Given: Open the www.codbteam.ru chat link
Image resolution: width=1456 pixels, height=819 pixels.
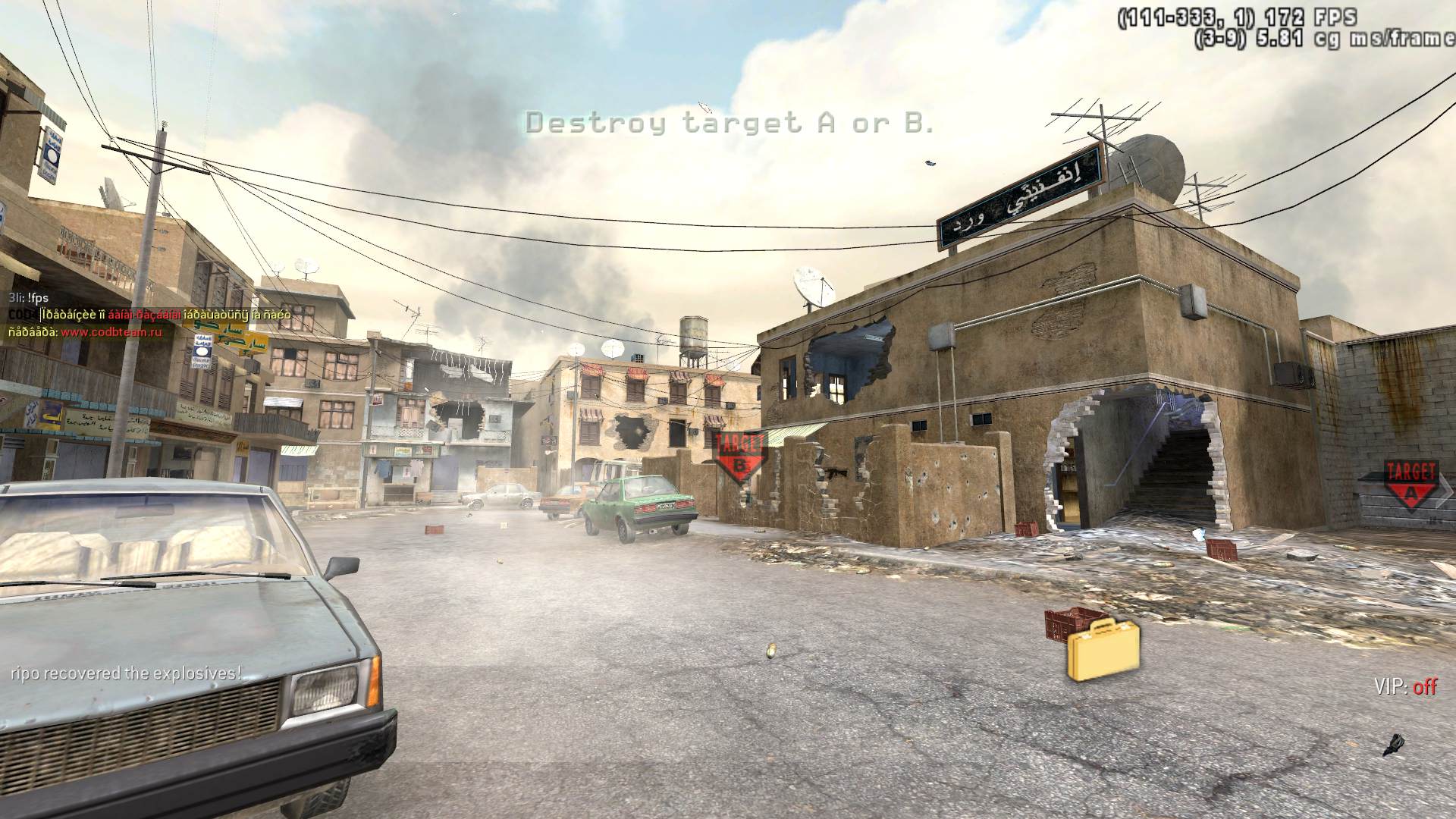Looking at the screenshot, I should [111, 331].
